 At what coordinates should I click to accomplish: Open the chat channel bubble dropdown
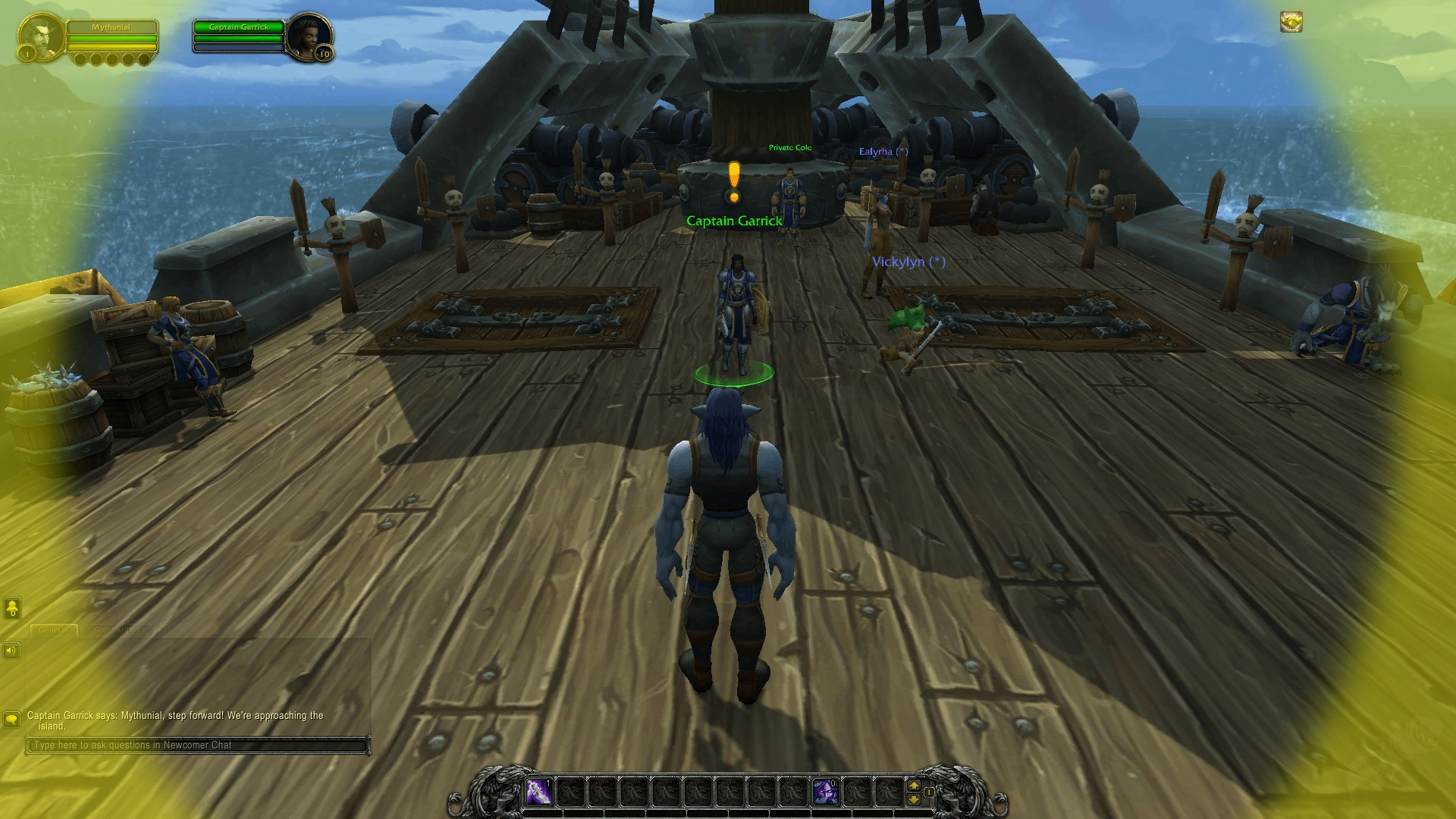(x=12, y=719)
